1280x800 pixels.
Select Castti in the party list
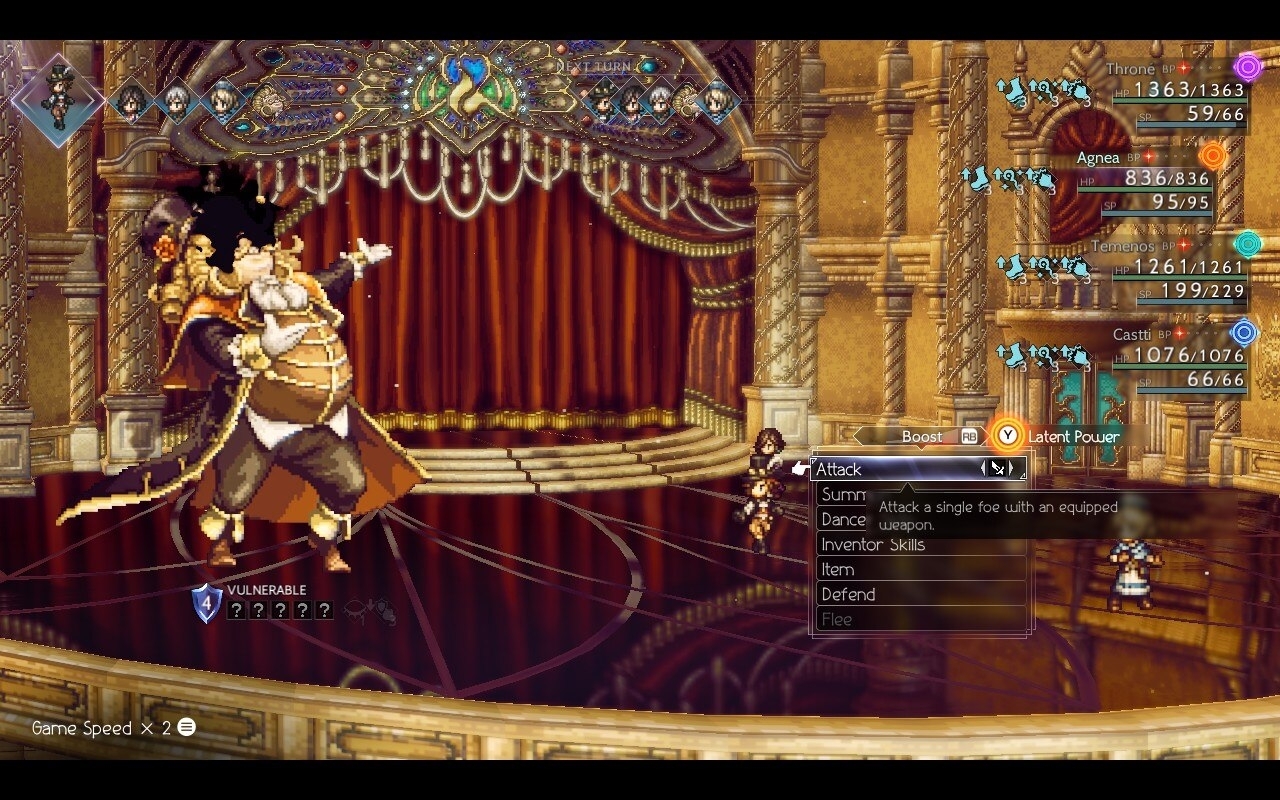(1131, 334)
